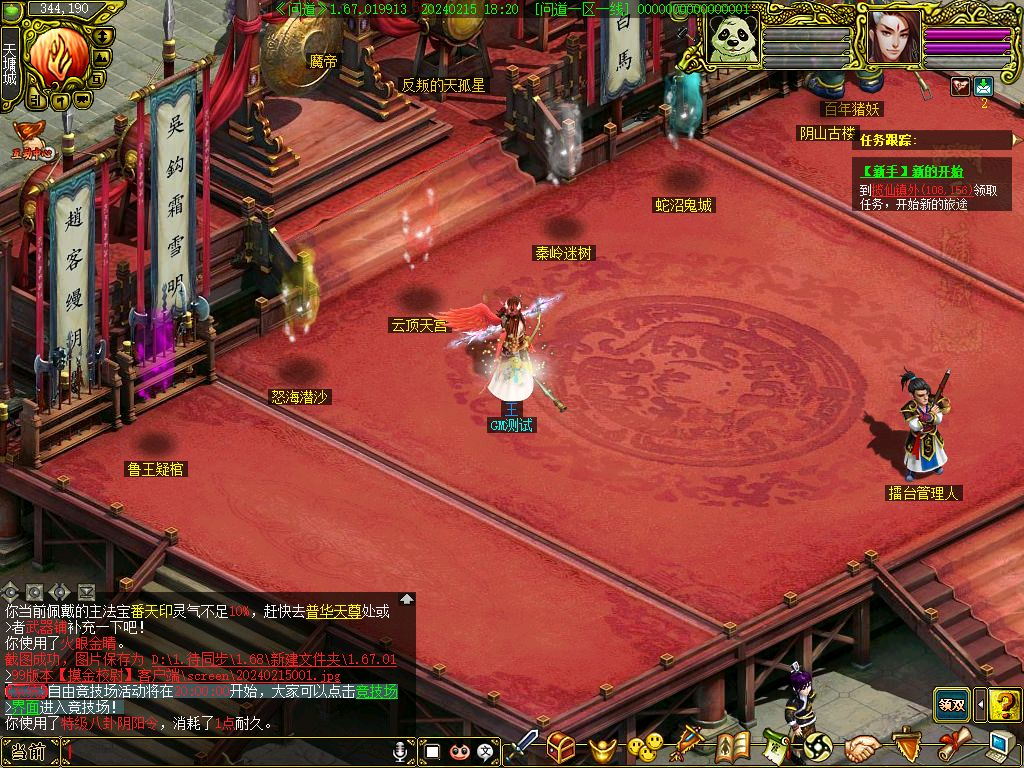Open the yellow smiley faces friends icon
This screenshot has height=768, width=1024.
[645, 746]
